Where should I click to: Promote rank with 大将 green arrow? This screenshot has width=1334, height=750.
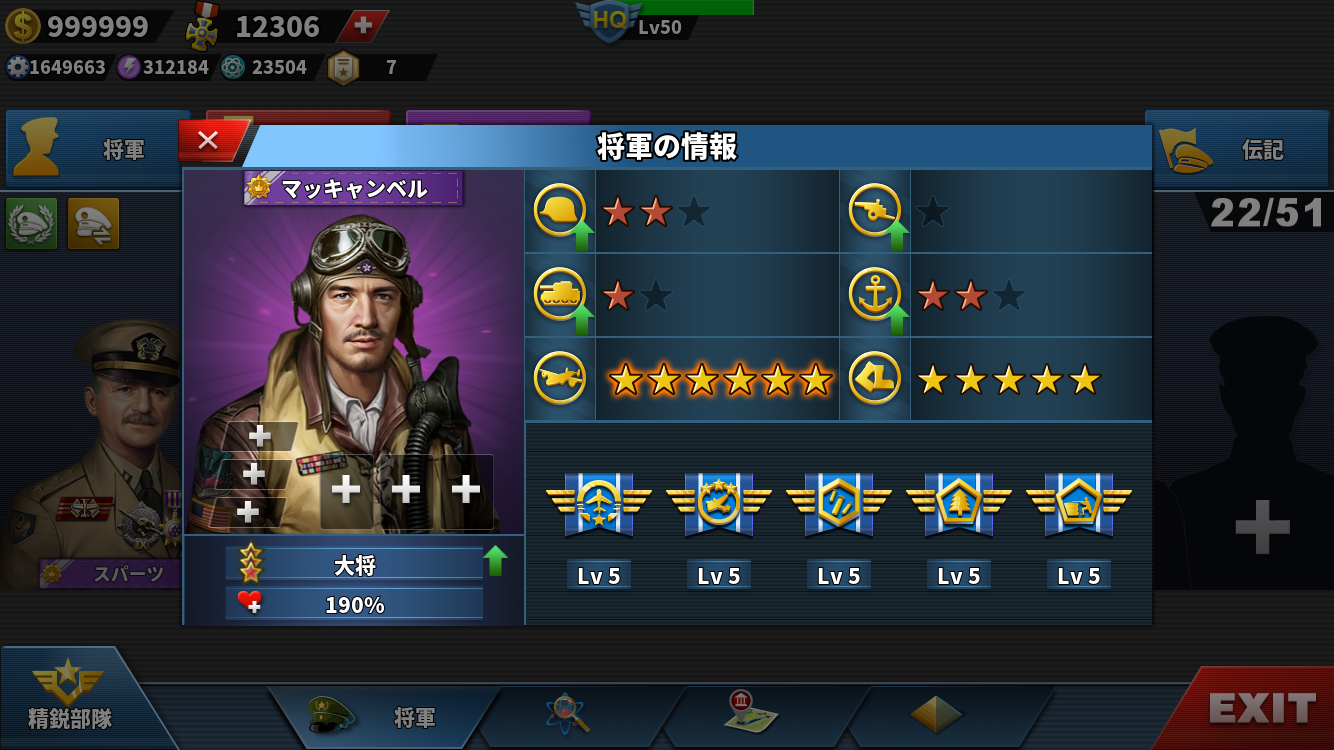click(495, 561)
